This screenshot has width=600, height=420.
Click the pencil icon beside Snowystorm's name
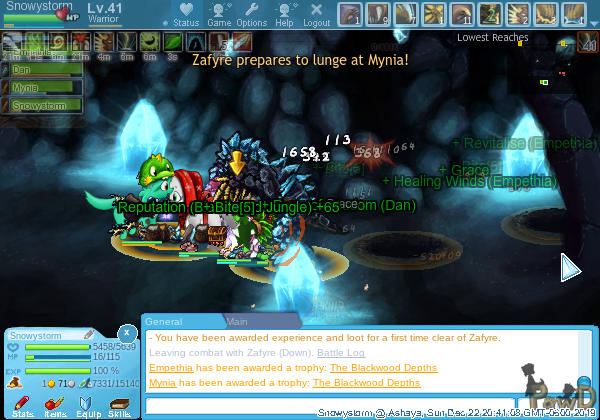88,333
